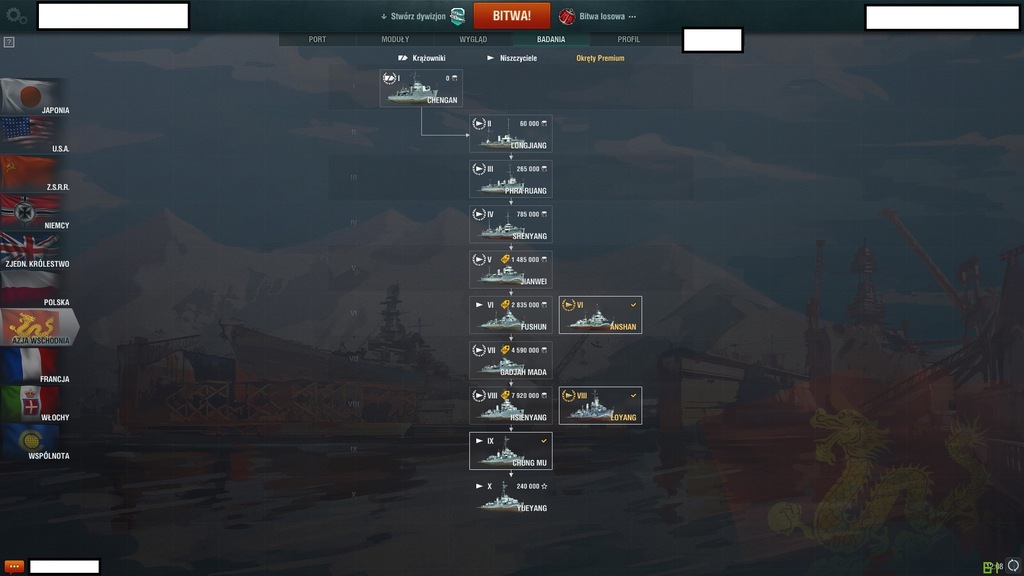
Task: Pick the Longjiang destroyer node
Action: [x=511, y=134]
